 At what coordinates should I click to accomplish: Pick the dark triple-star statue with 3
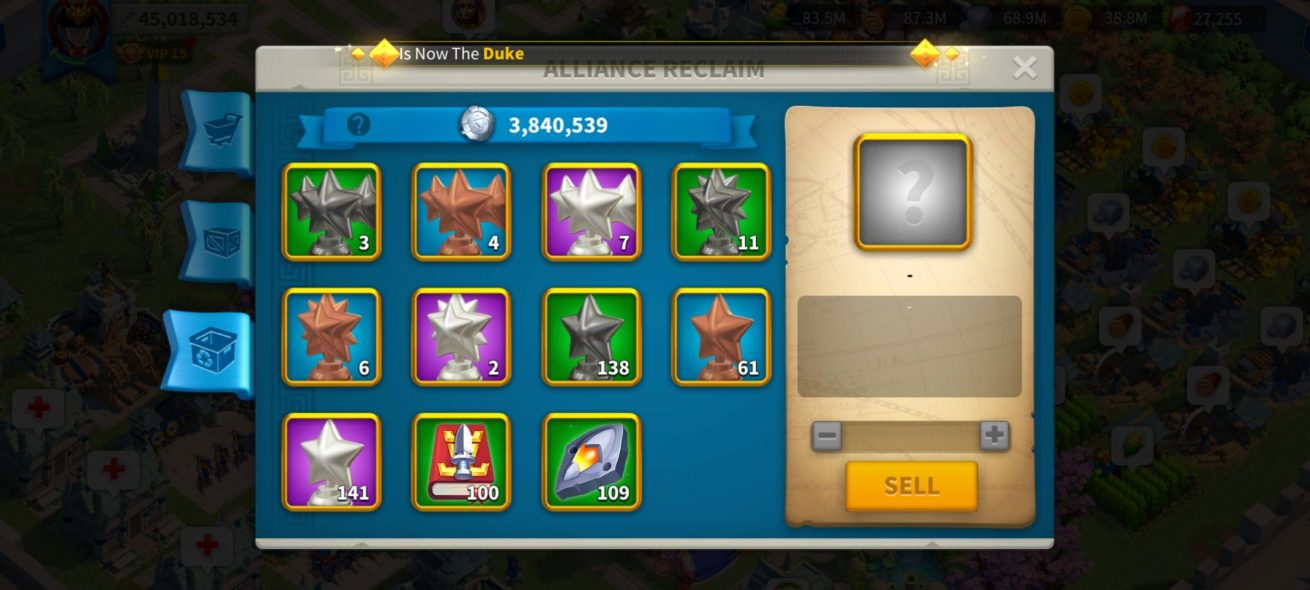click(x=331, y=212)
